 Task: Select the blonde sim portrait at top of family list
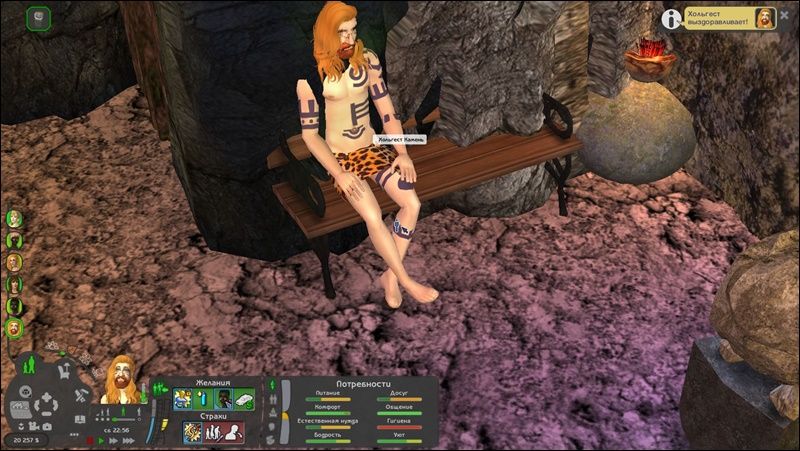pos(15,217)
